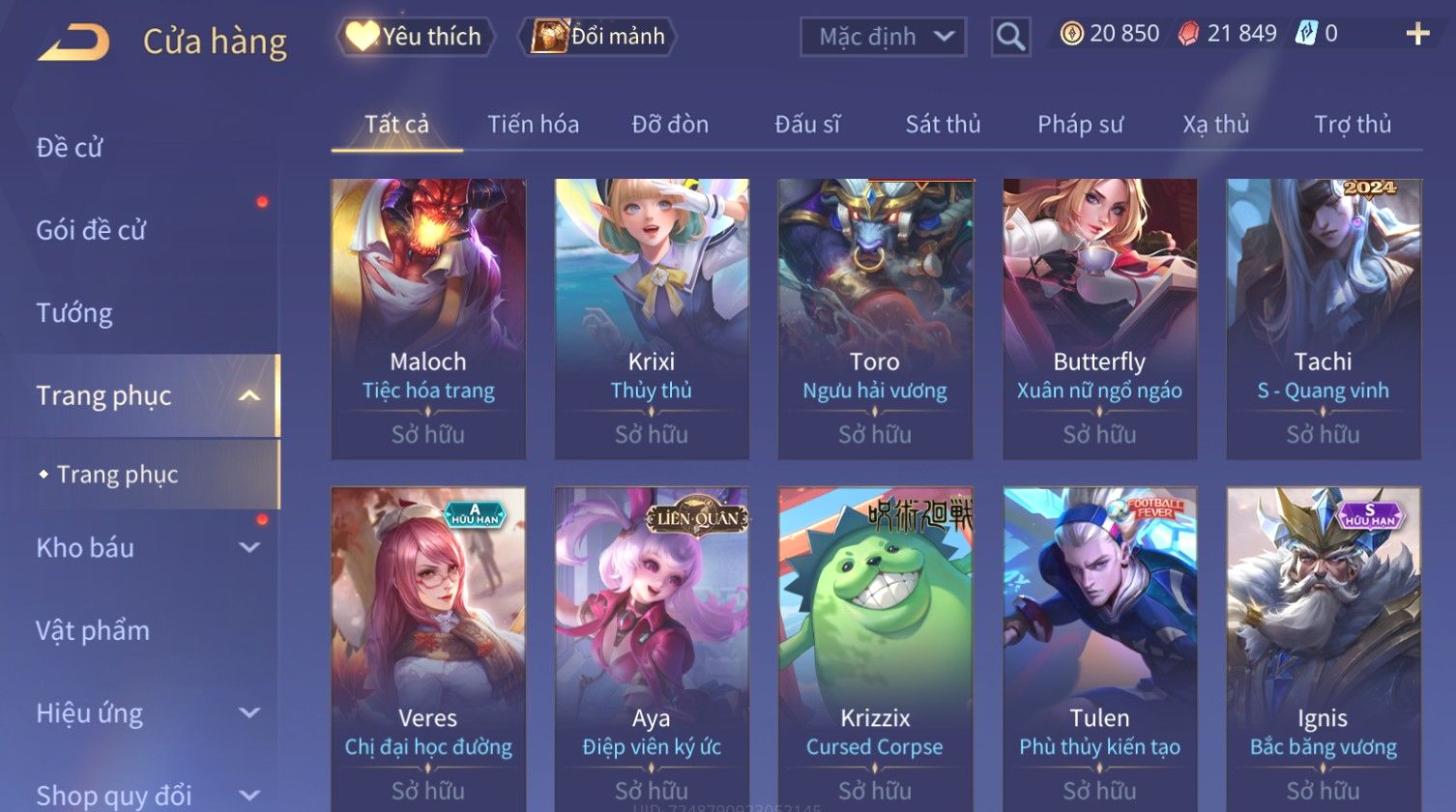1456x812 pixels.
Task: Open the Tướng shop section
Action: tap(74, 313)
